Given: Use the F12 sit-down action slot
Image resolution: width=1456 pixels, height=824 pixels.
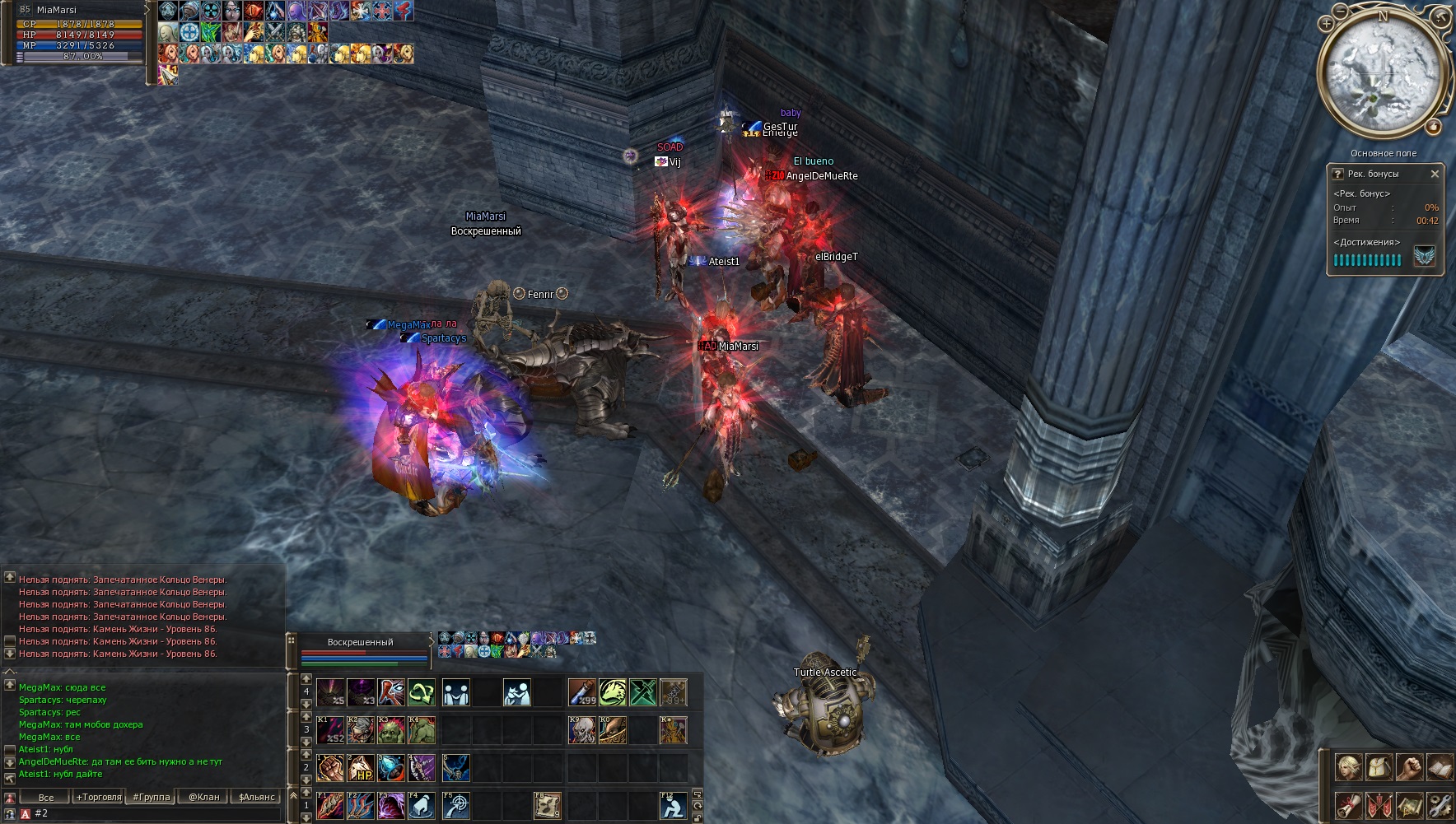Looking at the screenshot, I should (x=673, y=805).
